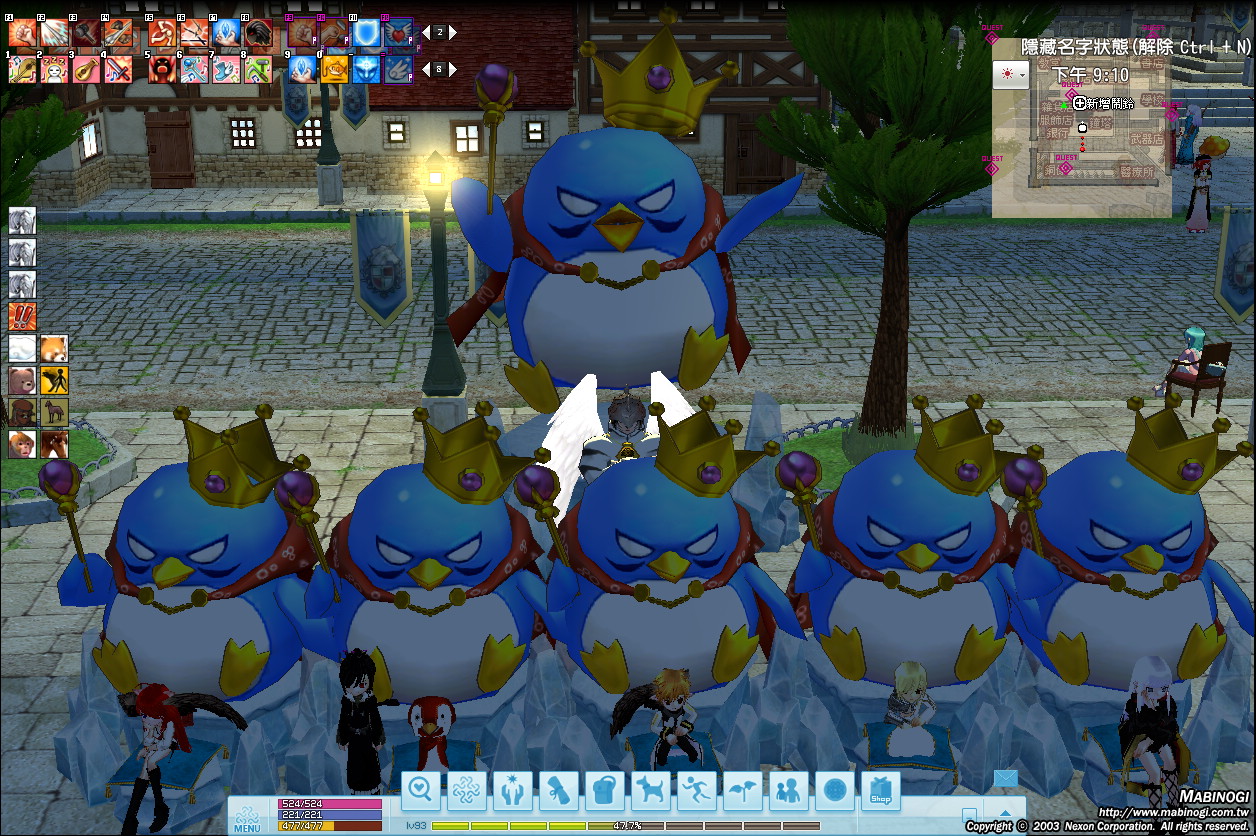The height and width of the screenshot is (836, 1256).
Task: Activate the red fist skill on F1
Action: coord(22,34)
